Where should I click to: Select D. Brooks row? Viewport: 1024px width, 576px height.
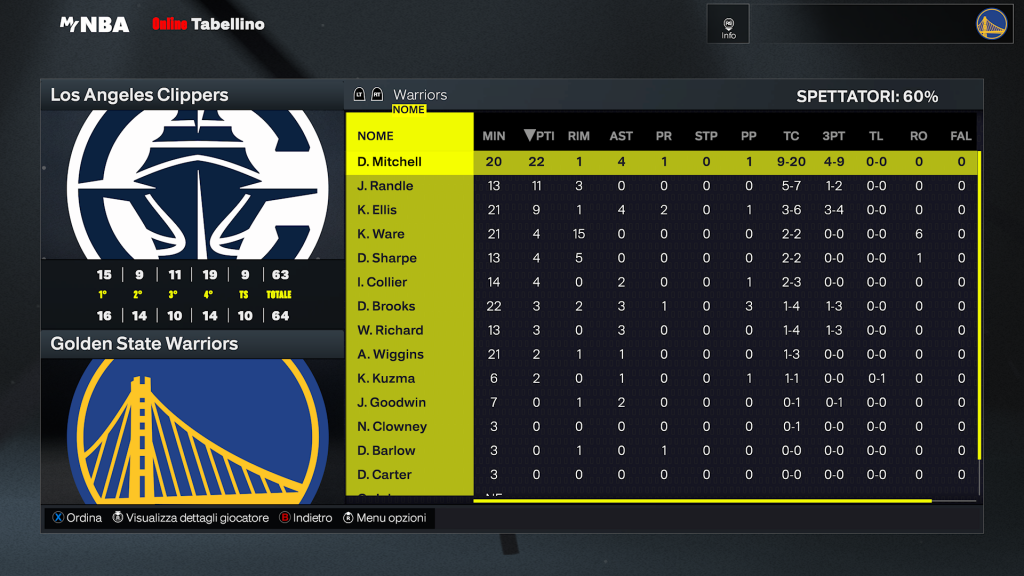386,306
